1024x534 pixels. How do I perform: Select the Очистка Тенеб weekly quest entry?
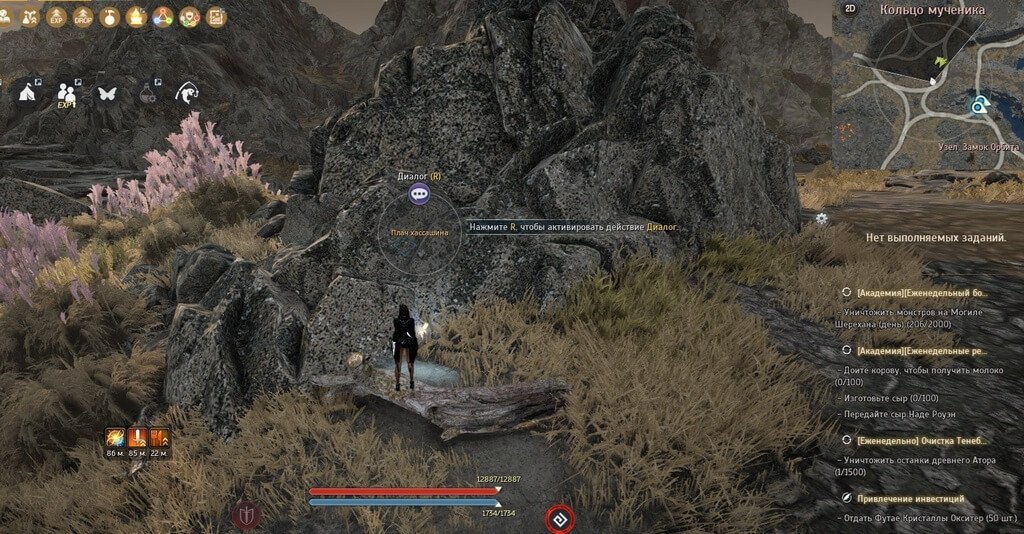921,440
